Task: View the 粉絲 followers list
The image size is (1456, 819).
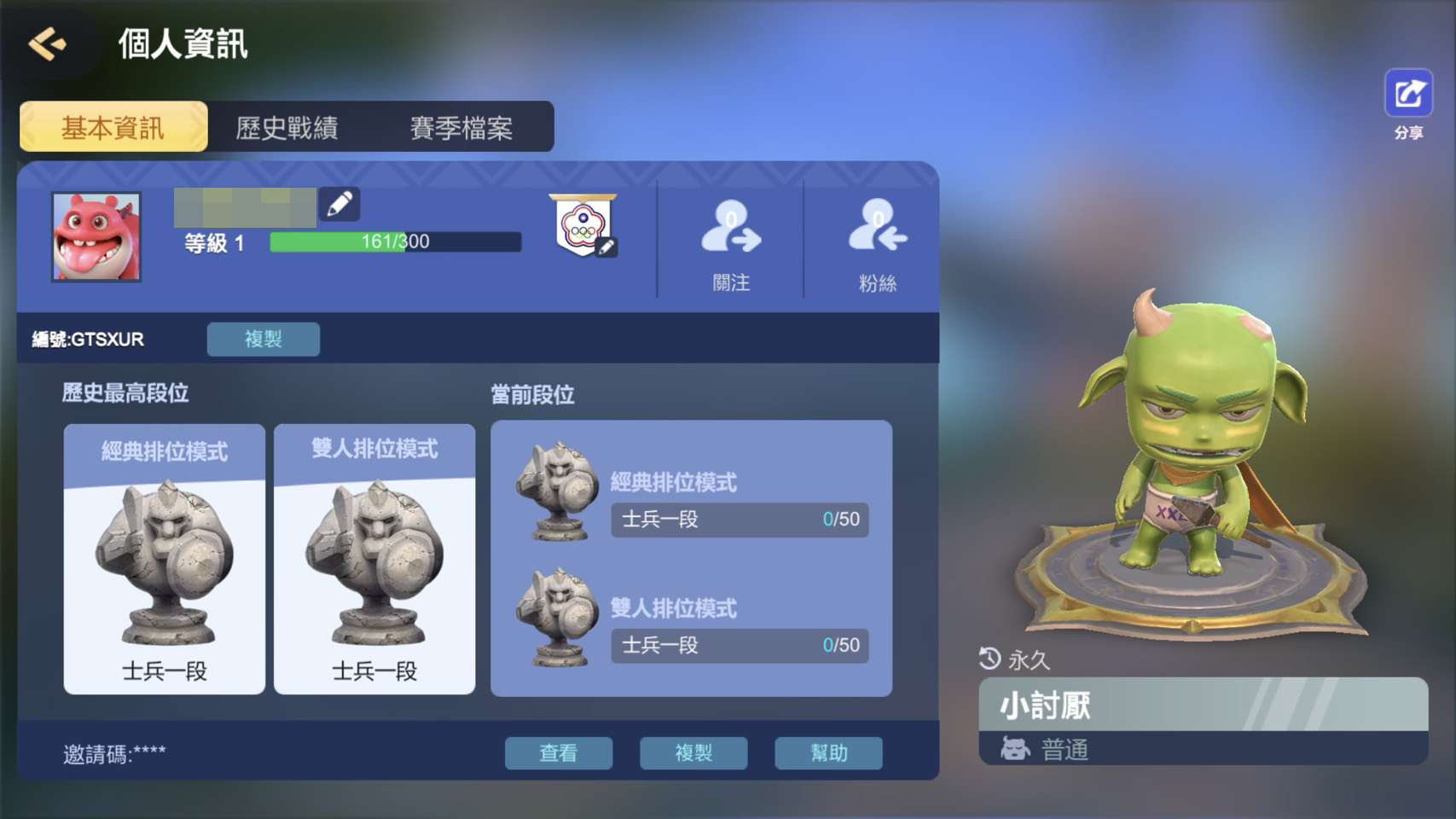Action: (877, 241)
